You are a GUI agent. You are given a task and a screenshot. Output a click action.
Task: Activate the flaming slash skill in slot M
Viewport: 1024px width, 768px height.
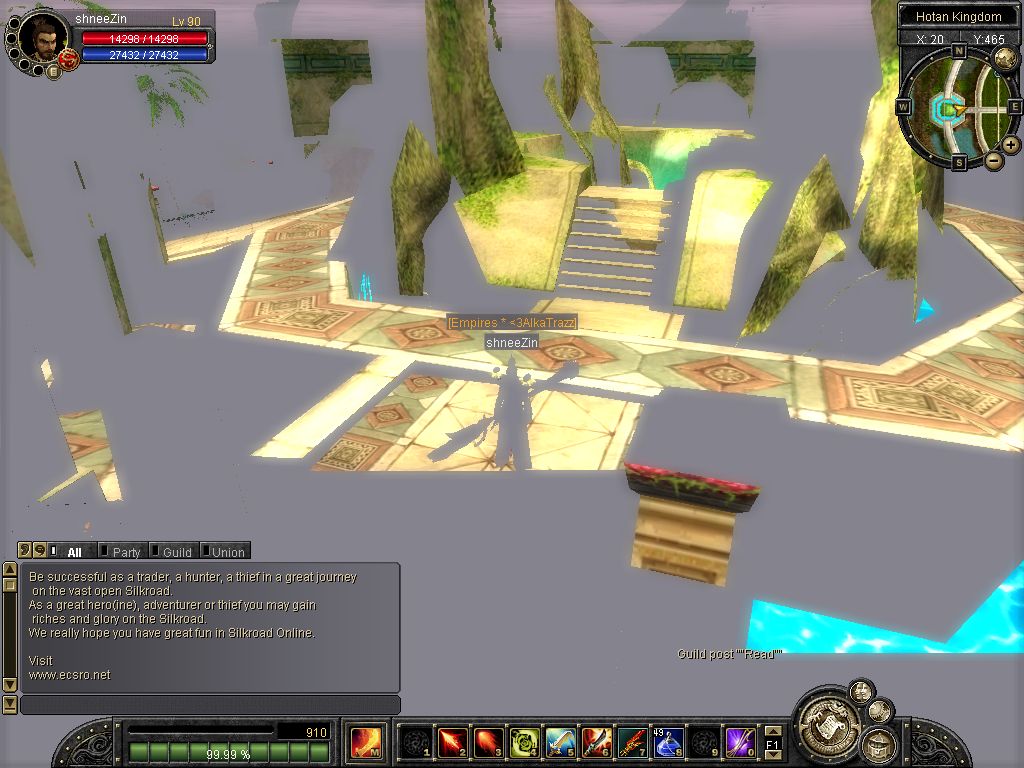click(365, 742)
